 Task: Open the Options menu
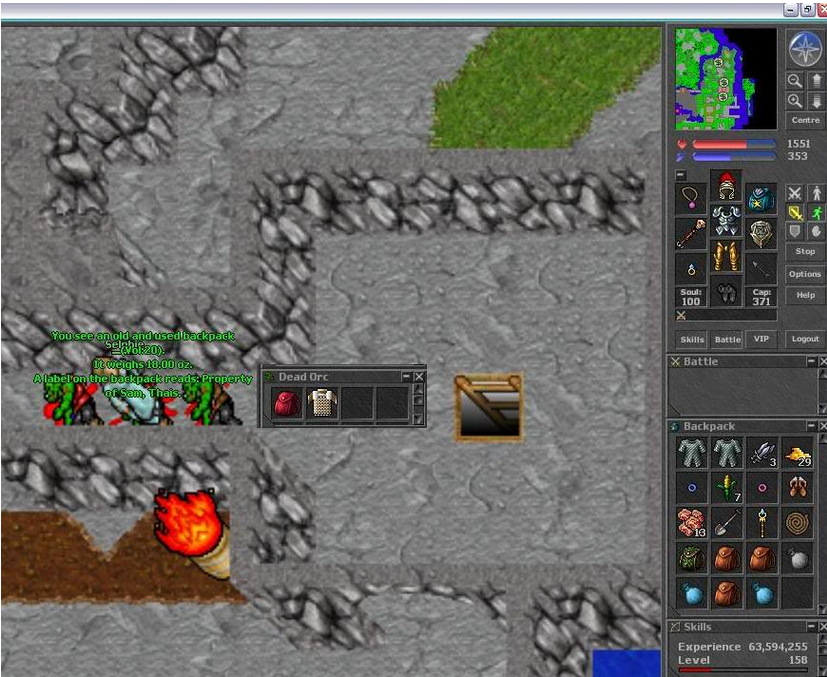pos(805,274)
